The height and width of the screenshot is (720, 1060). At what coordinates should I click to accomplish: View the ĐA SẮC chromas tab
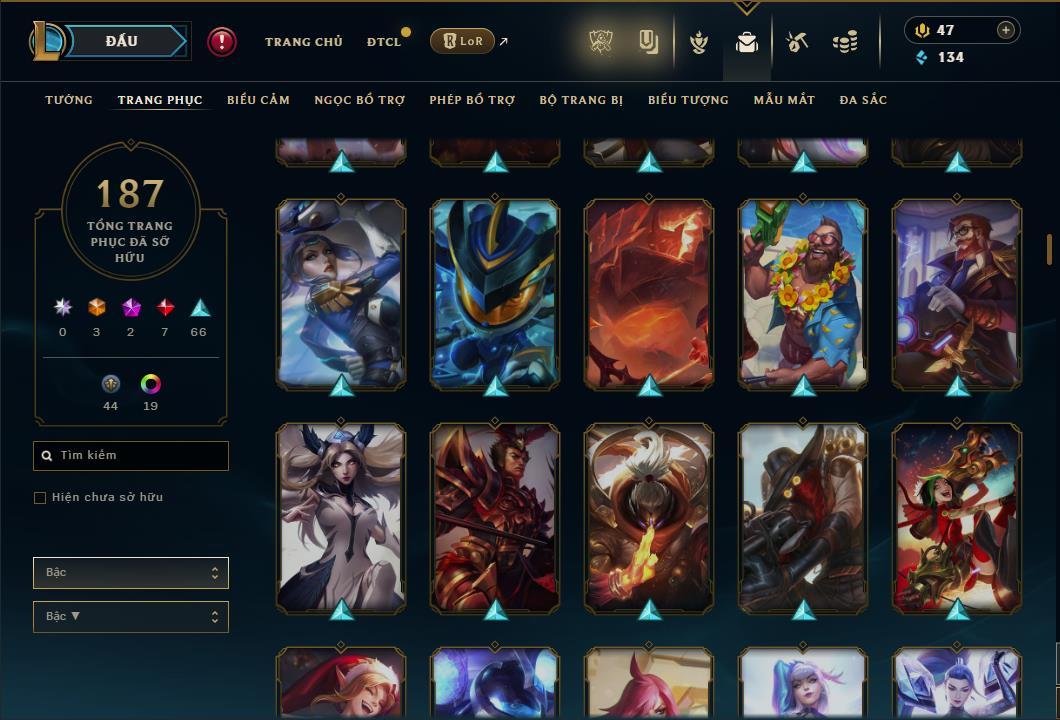863,100
